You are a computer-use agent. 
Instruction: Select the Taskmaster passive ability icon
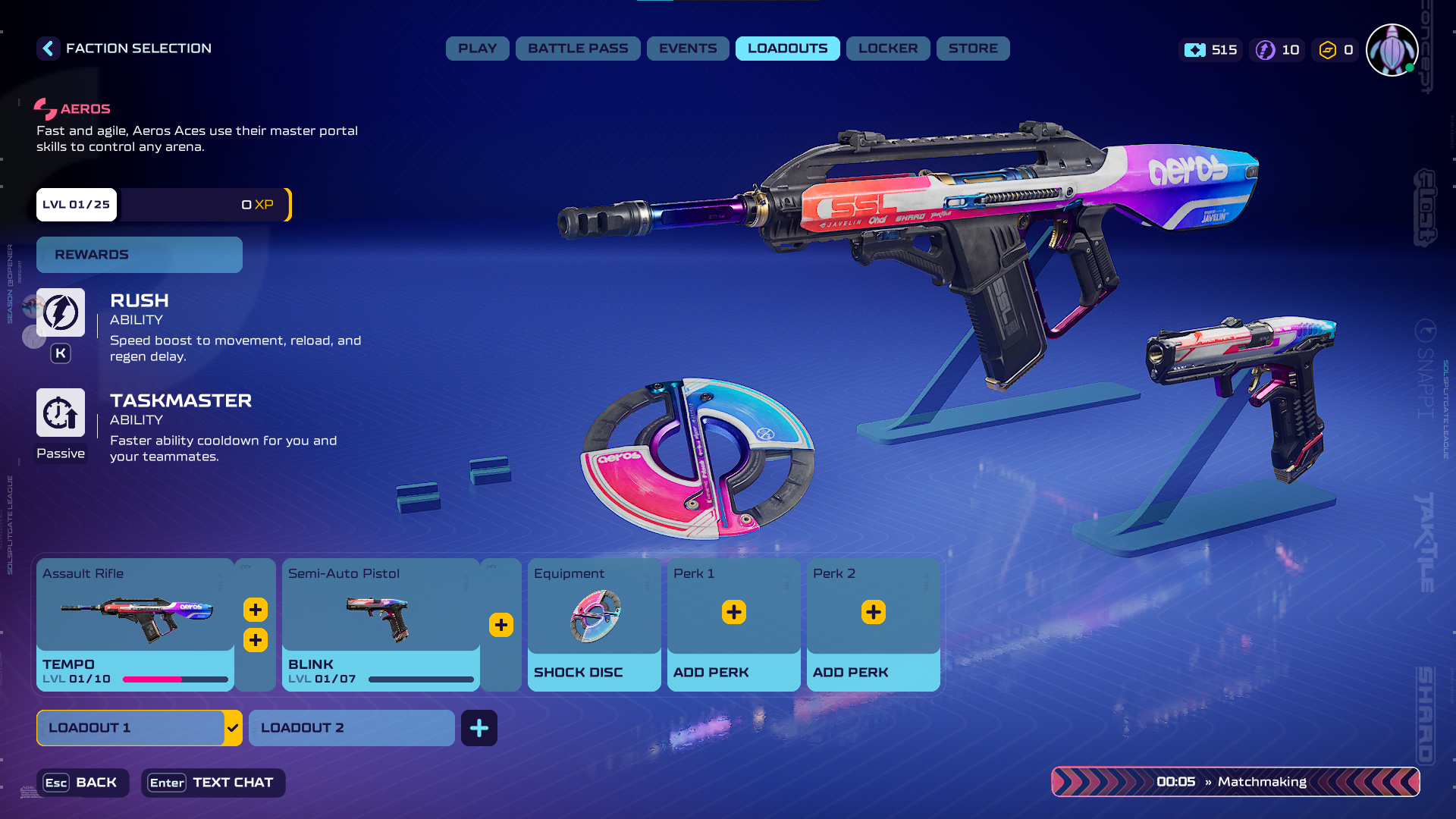pyautogui.click(x=61, y=413)
